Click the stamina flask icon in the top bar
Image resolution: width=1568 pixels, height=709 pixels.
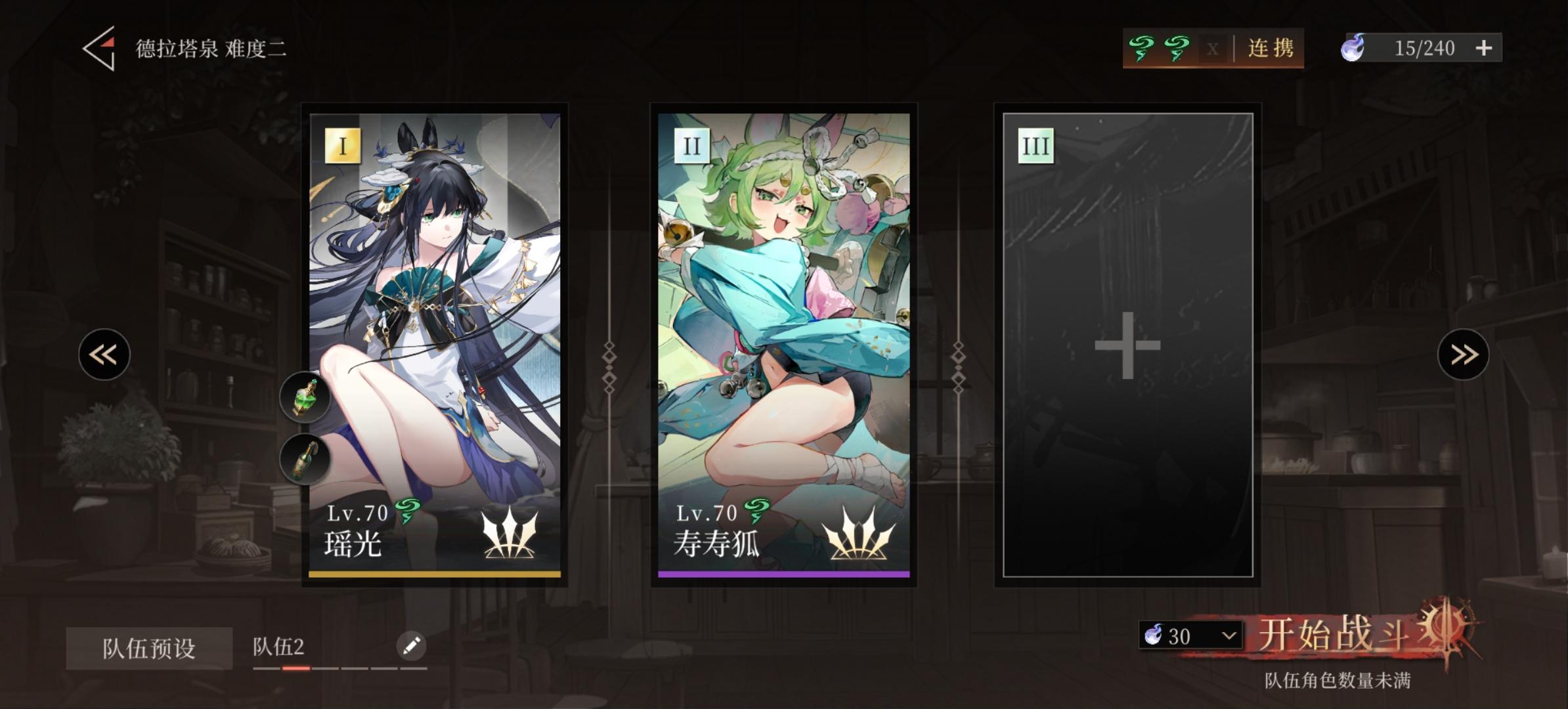[x=1353, y=48]
